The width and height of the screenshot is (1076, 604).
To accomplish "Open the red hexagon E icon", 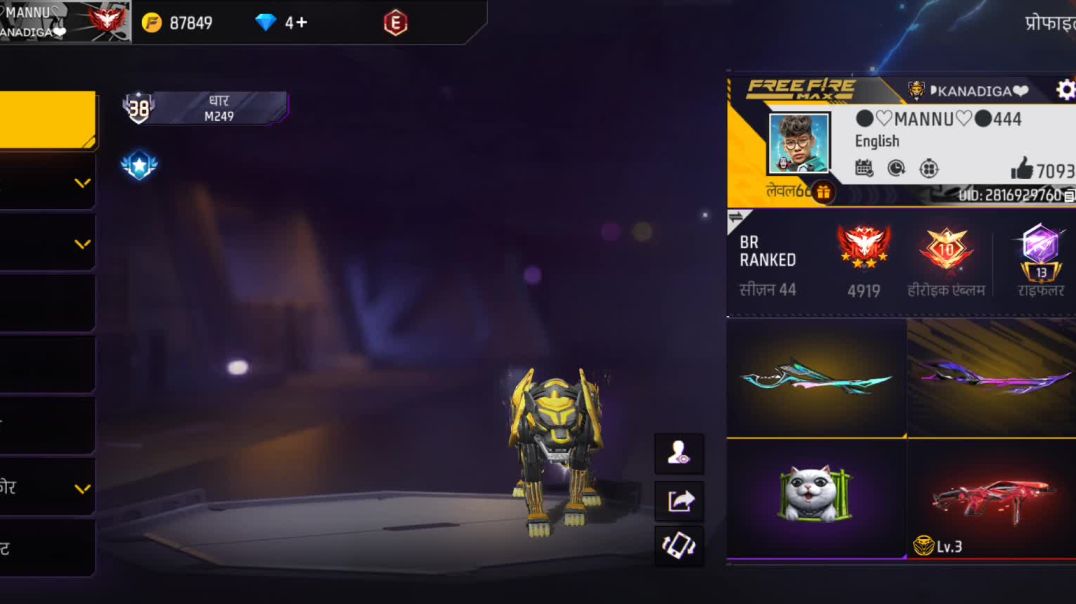I will pos(395,22).
